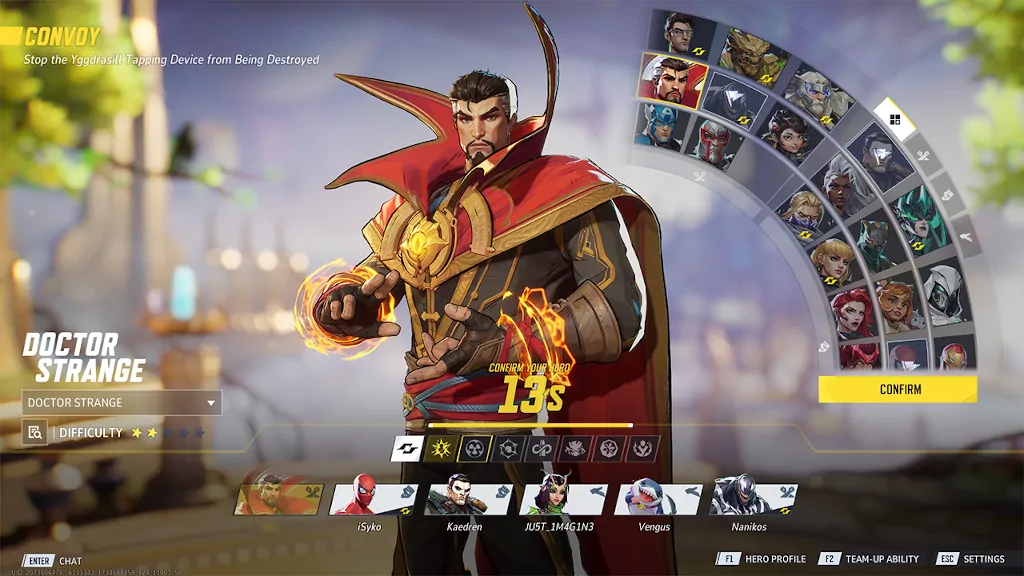
Task: Select the radiation symbol team-up icon
Action: (x=475, y=449)
